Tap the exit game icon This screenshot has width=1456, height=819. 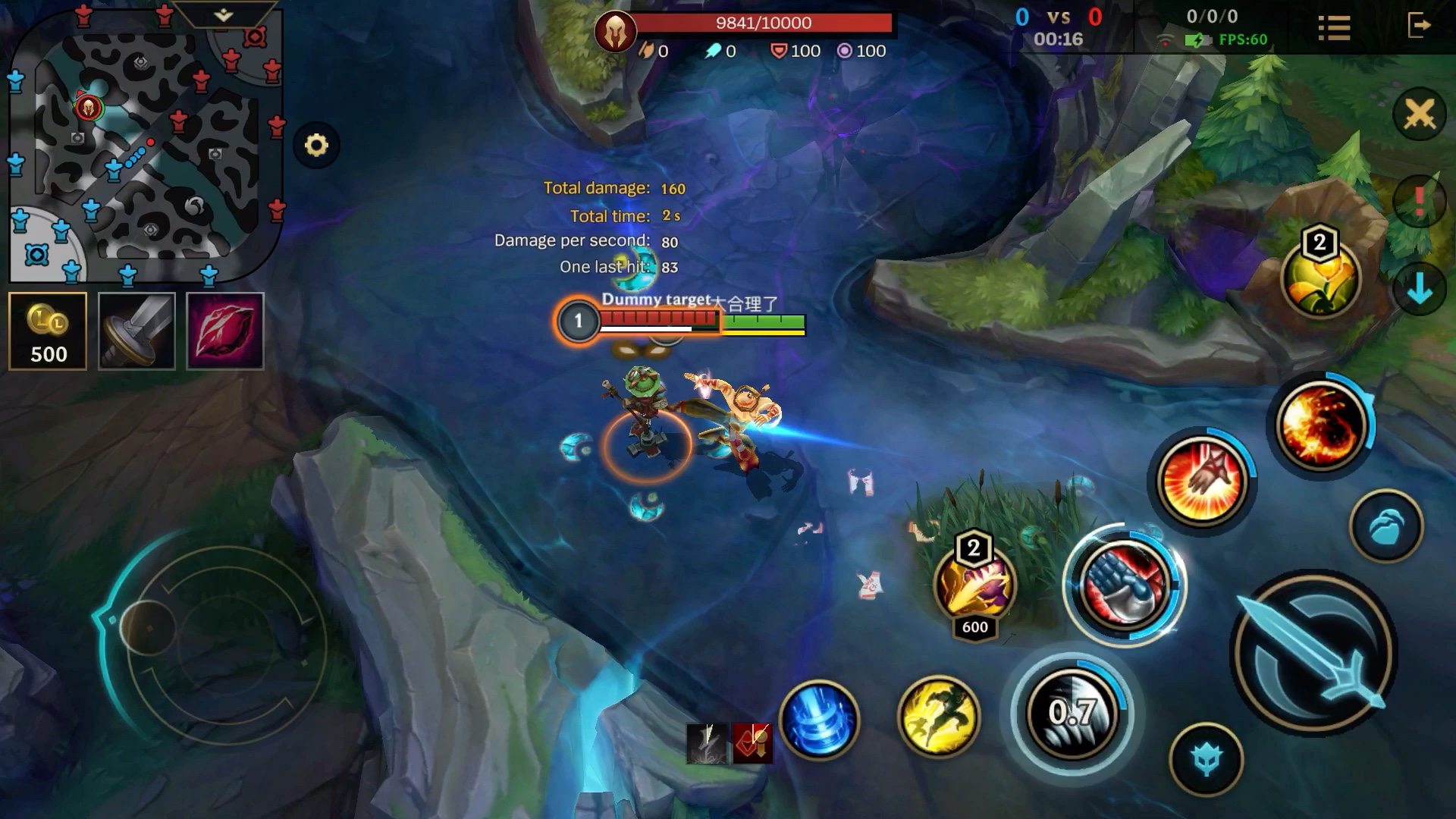tap(1418, 26)
